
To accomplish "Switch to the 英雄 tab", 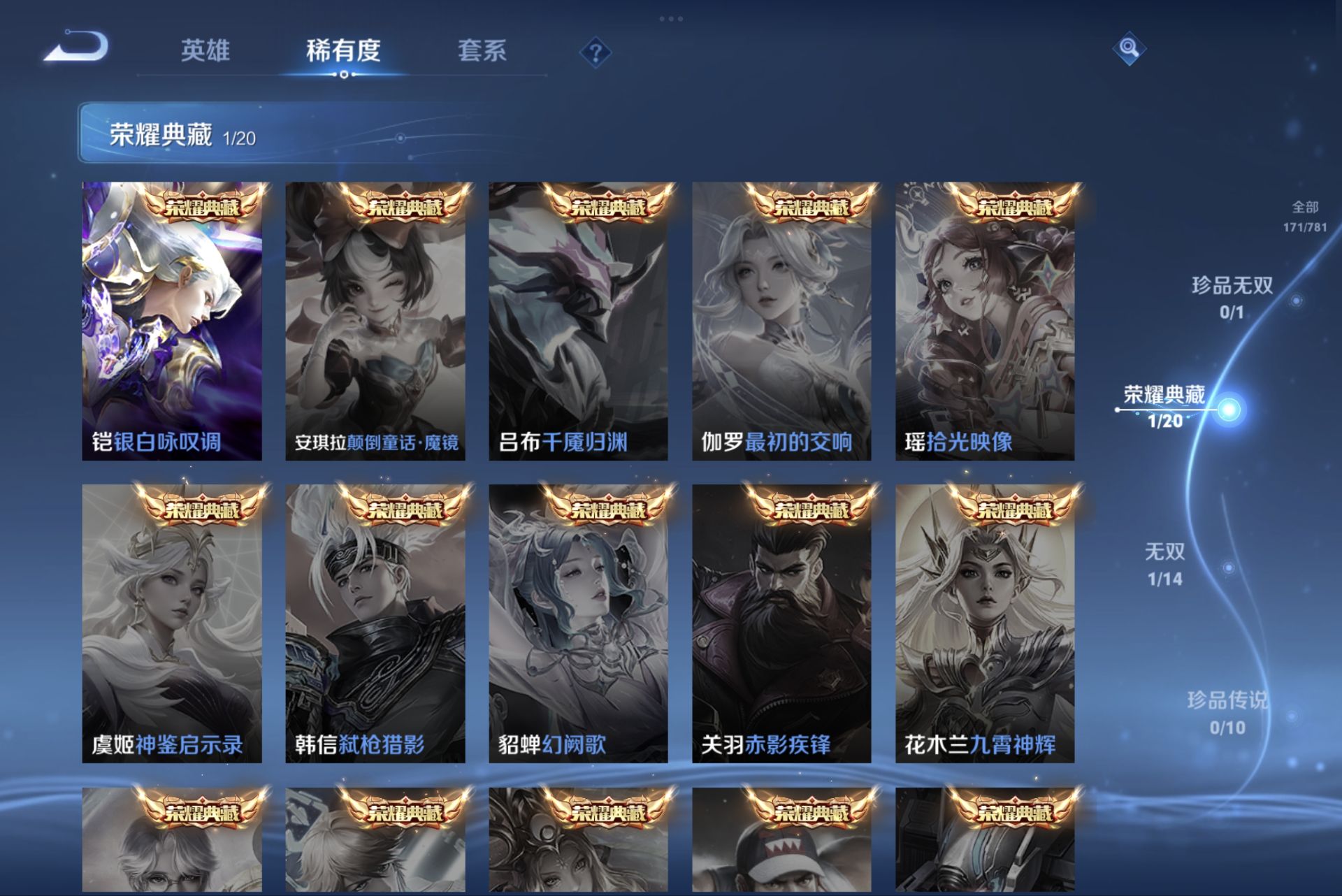I will pyautogui.click(x=208, y=51).
